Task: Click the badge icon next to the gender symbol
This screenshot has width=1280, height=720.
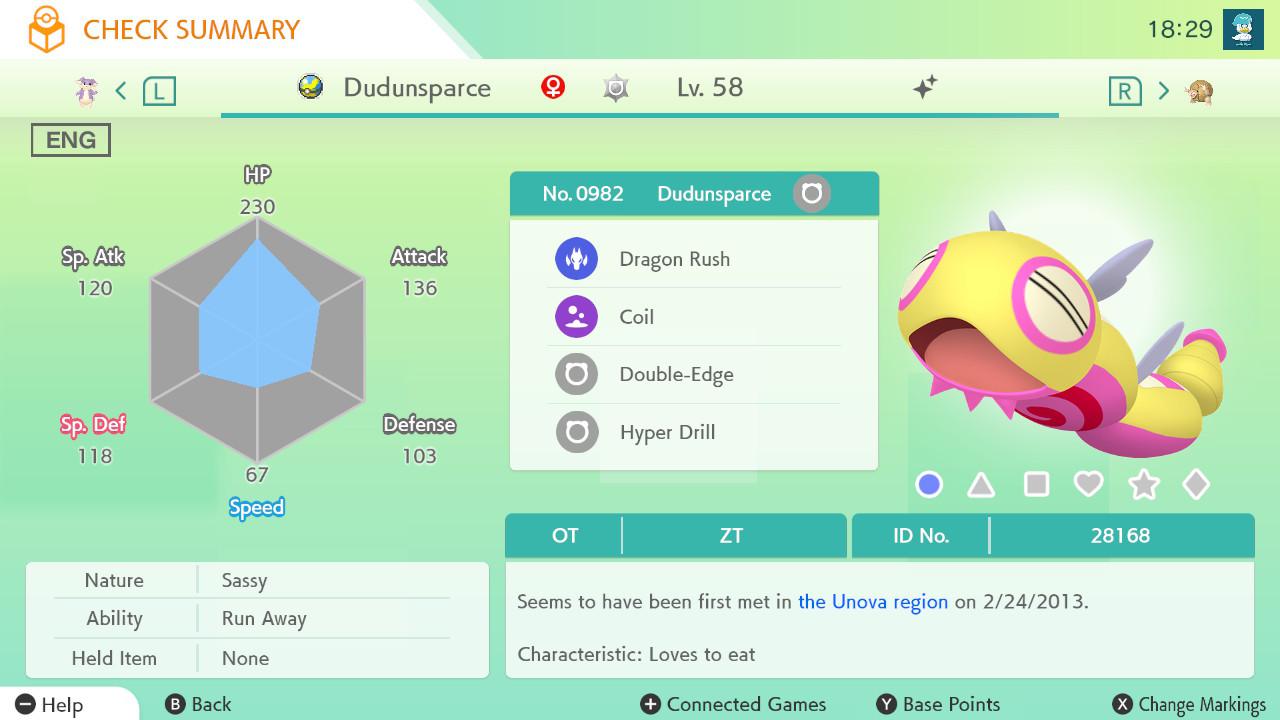Action: click(x=615, y=88)
